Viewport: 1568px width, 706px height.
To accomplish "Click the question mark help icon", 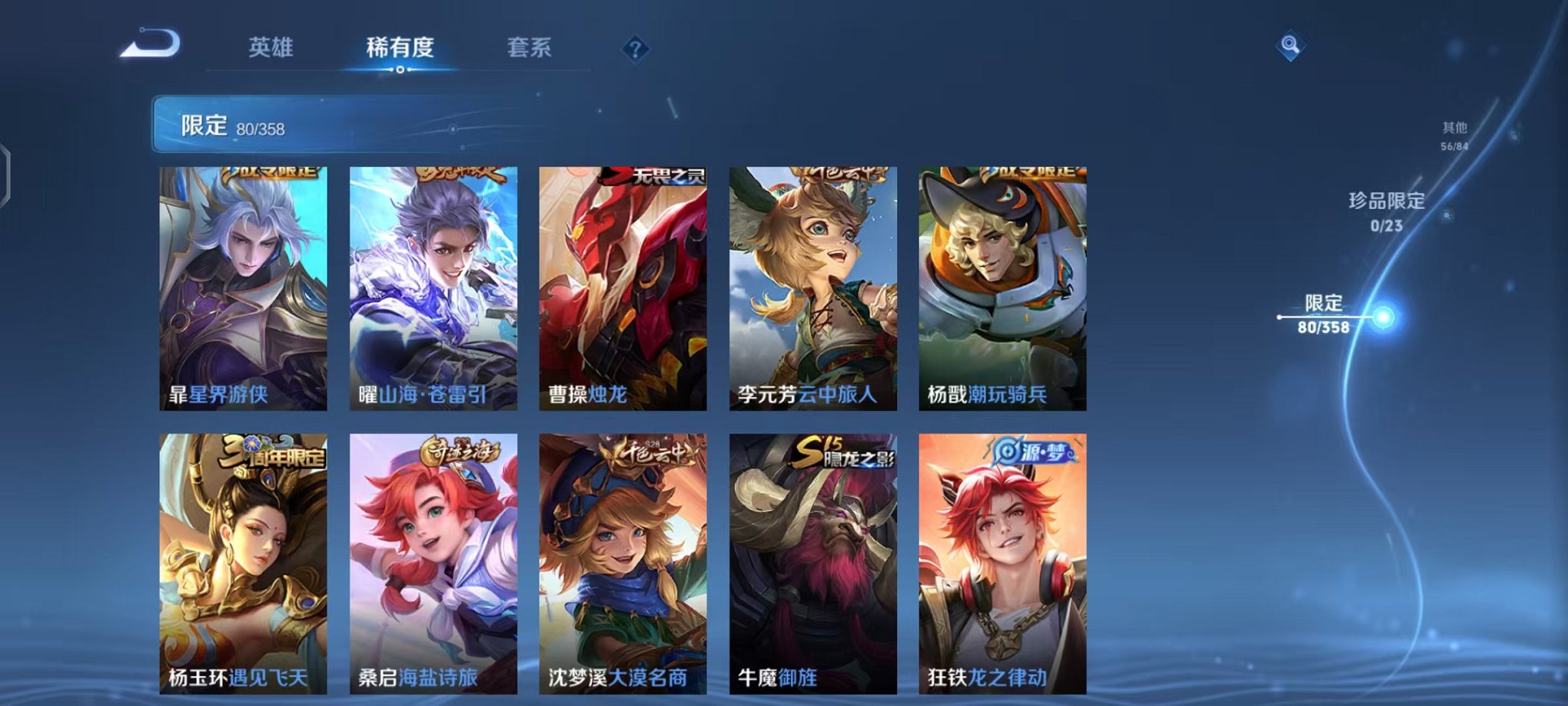I will (x=635, y=49).
